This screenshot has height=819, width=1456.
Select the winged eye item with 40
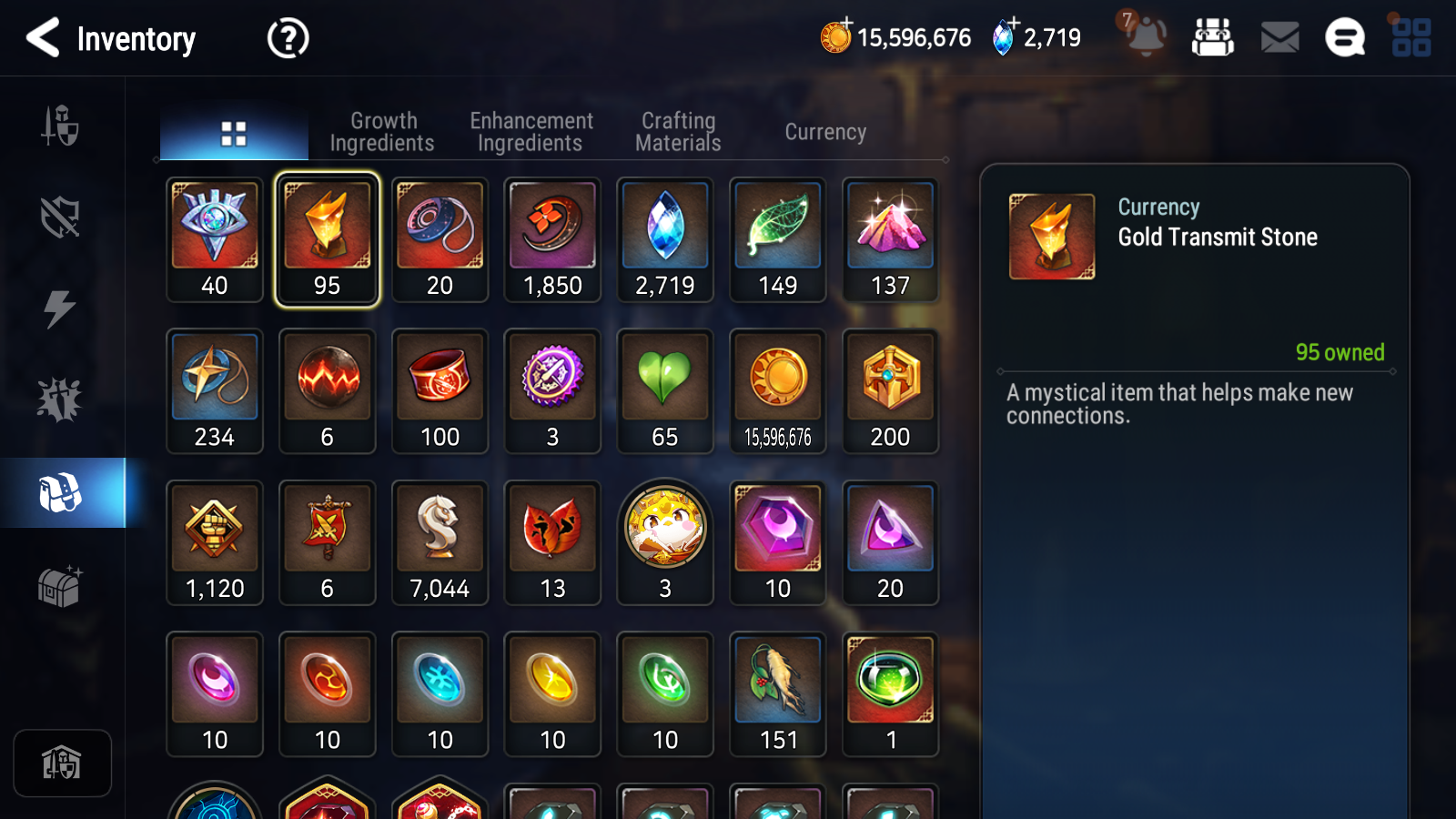pos(215,239)
